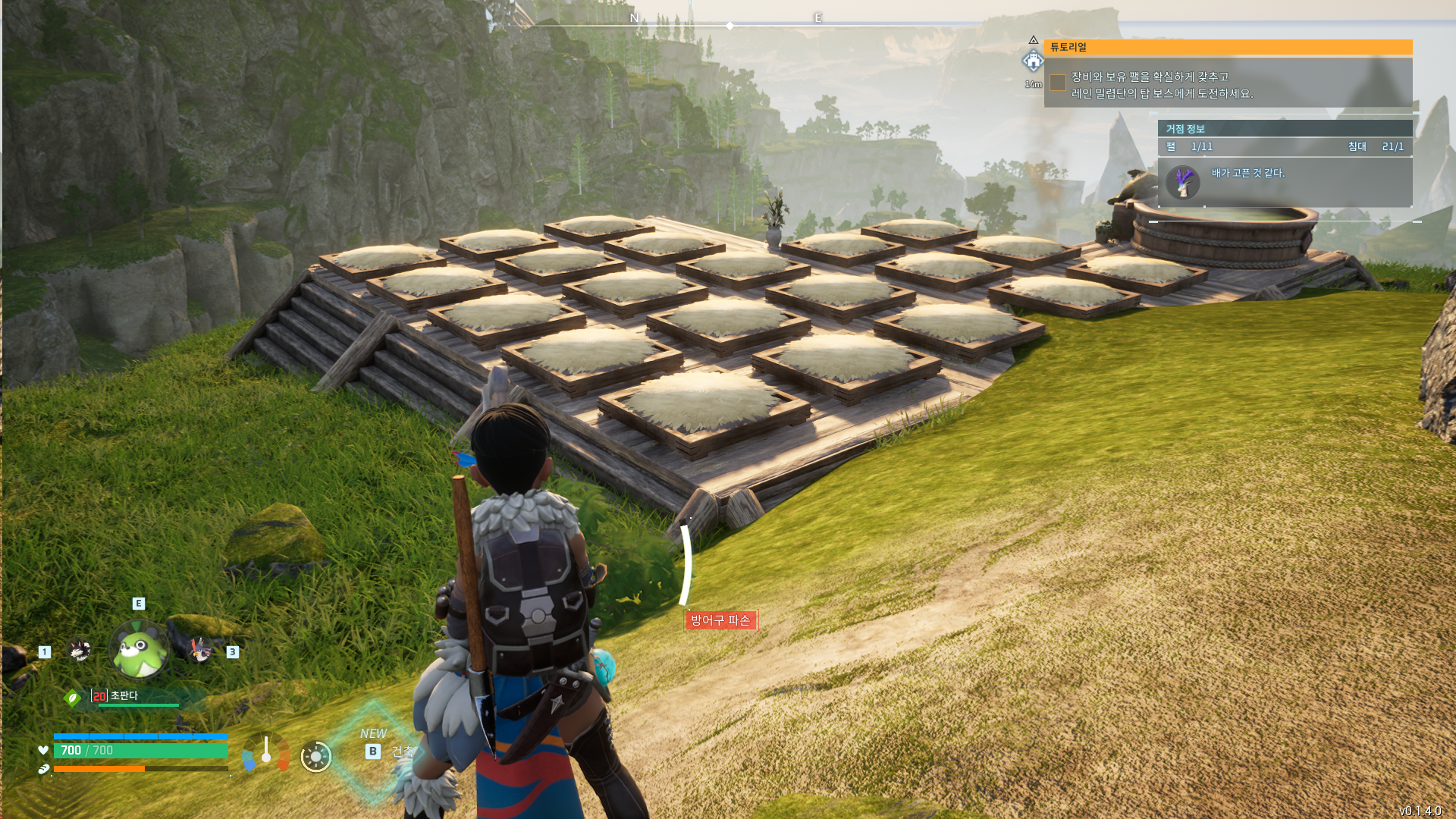Open the 거점 정보 base info panel
This screenshot has width=1456, height=819.
pyautogui.click(x=1285, y=129)
